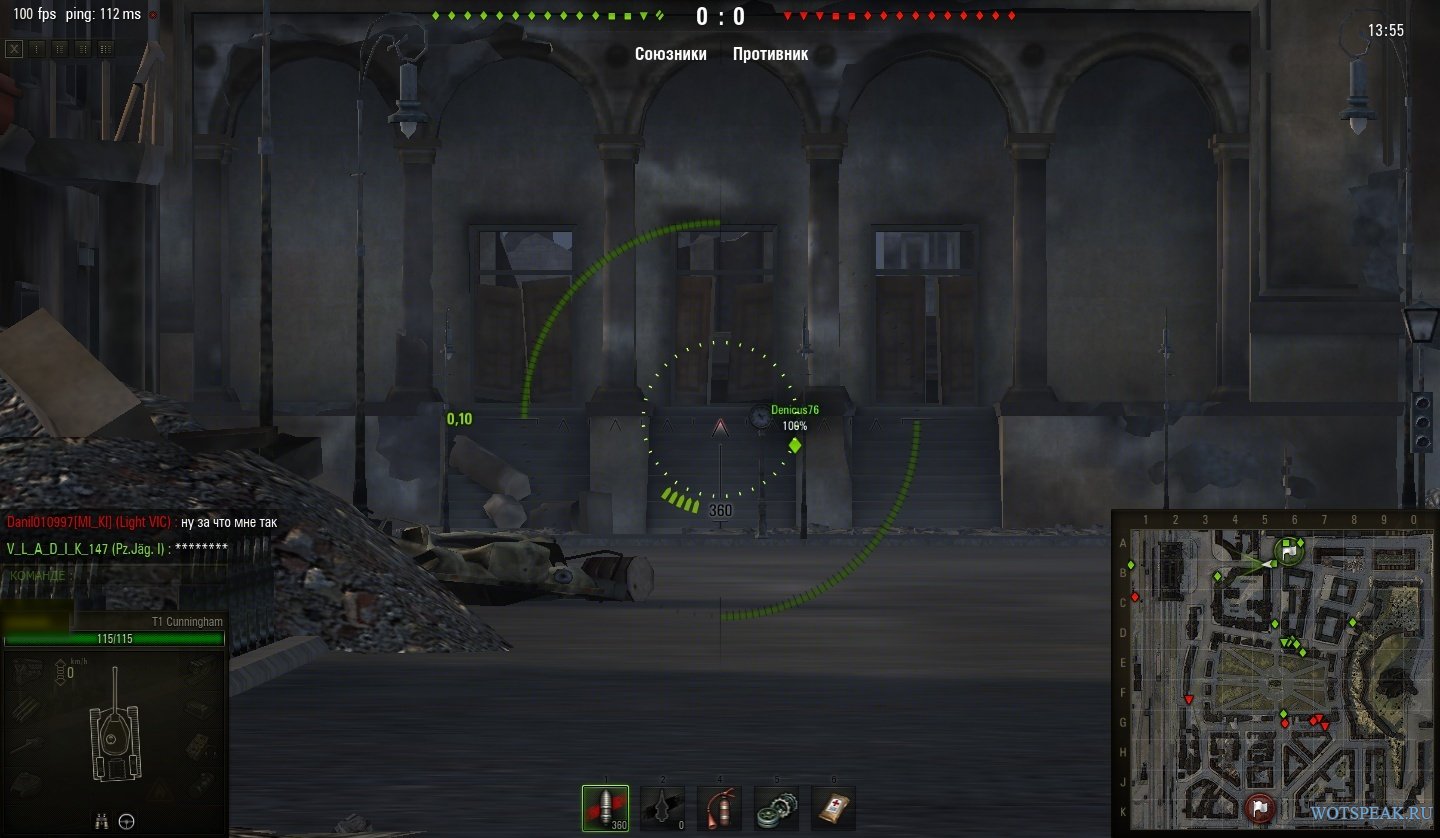
Task: Click the Союзники team label
Action: pos(670,54)
